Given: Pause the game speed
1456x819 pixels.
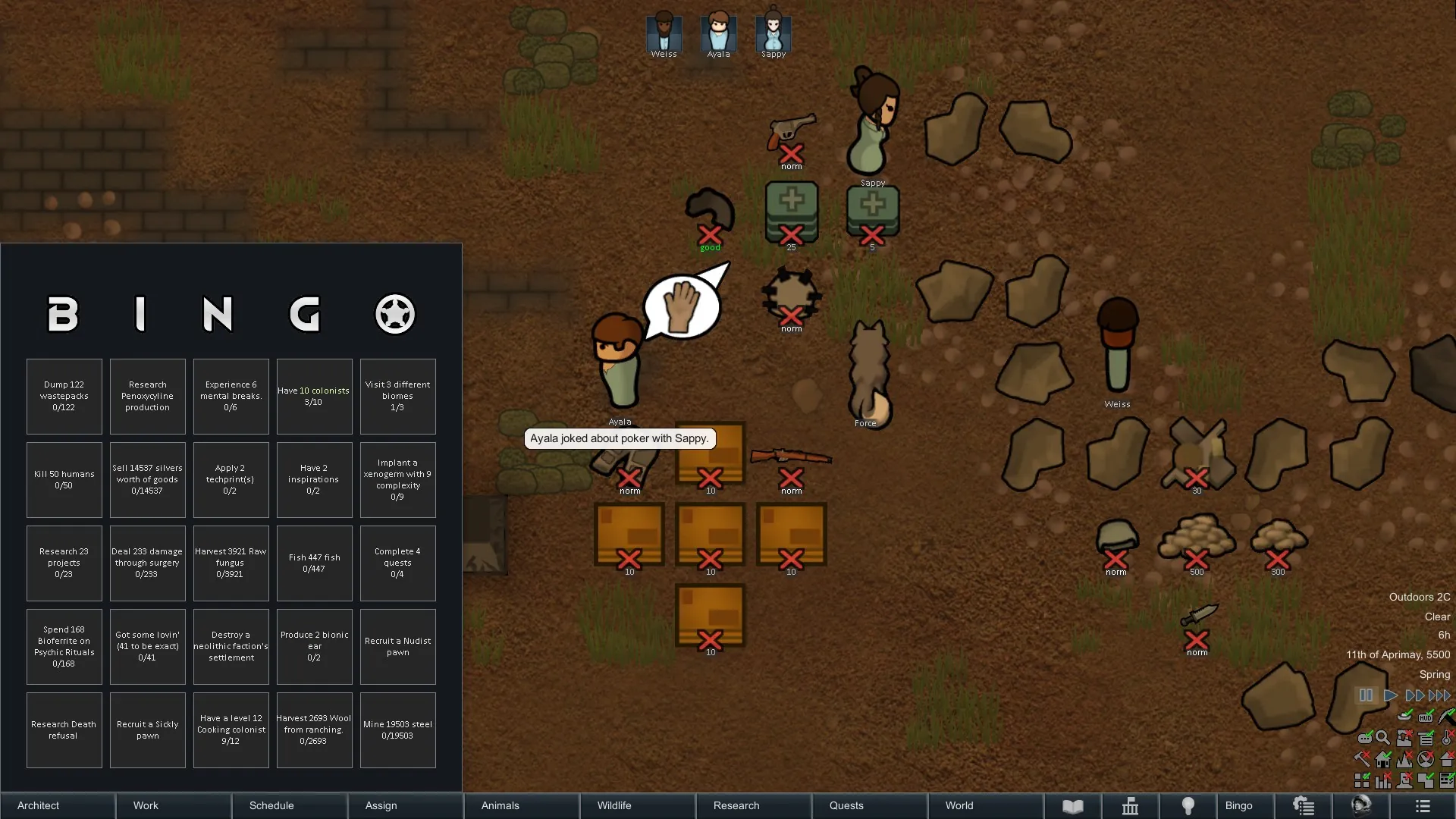Looking at the screenshot, I should tap(1366, 695).
